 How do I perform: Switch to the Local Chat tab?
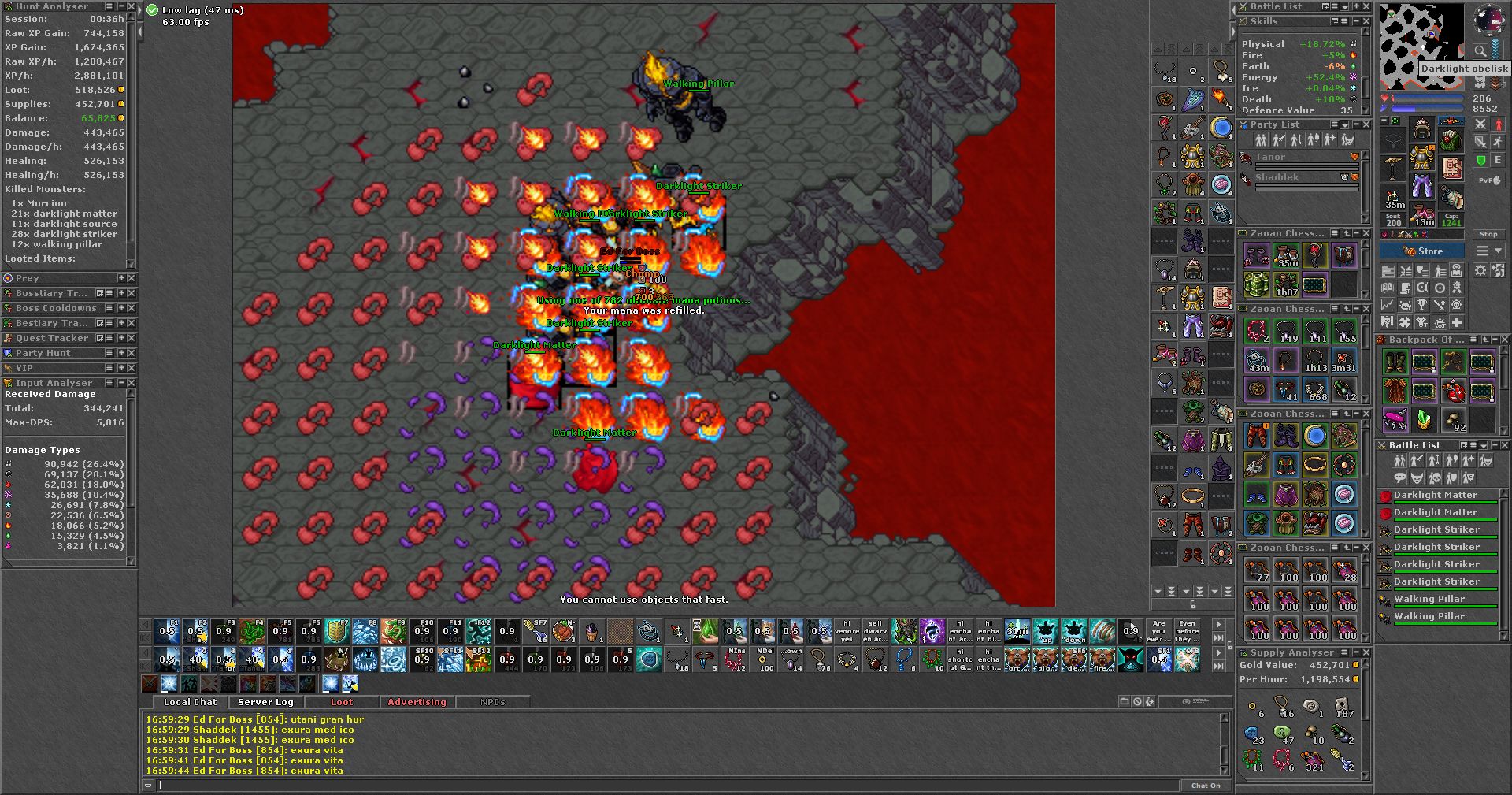click(x=189, y=702)
